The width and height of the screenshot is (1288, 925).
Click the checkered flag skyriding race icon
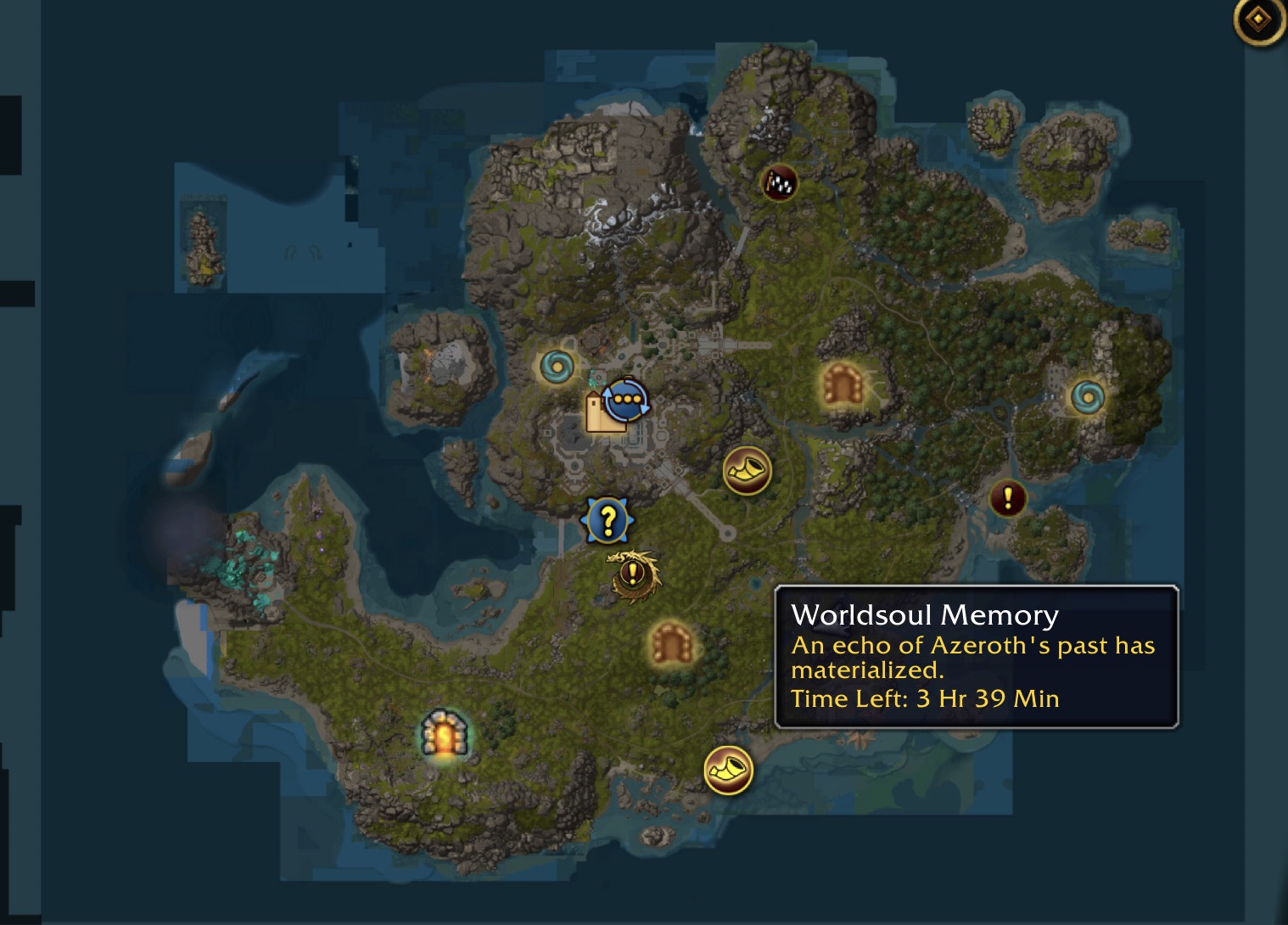pyautogui.click(x=779, y=182)
